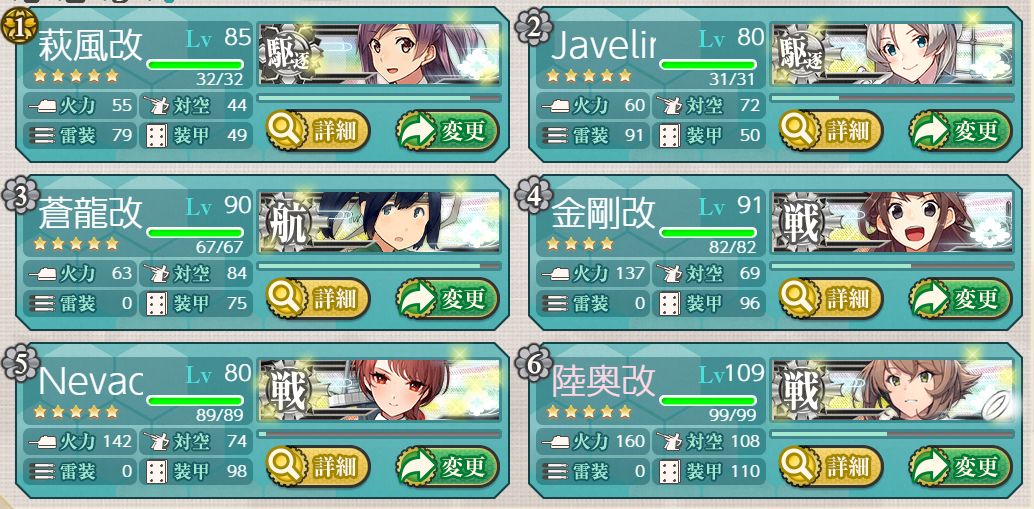Click 変更 on the Nevada slot
Viewport: 1034px width, 509px height.
tap(446, 466)
